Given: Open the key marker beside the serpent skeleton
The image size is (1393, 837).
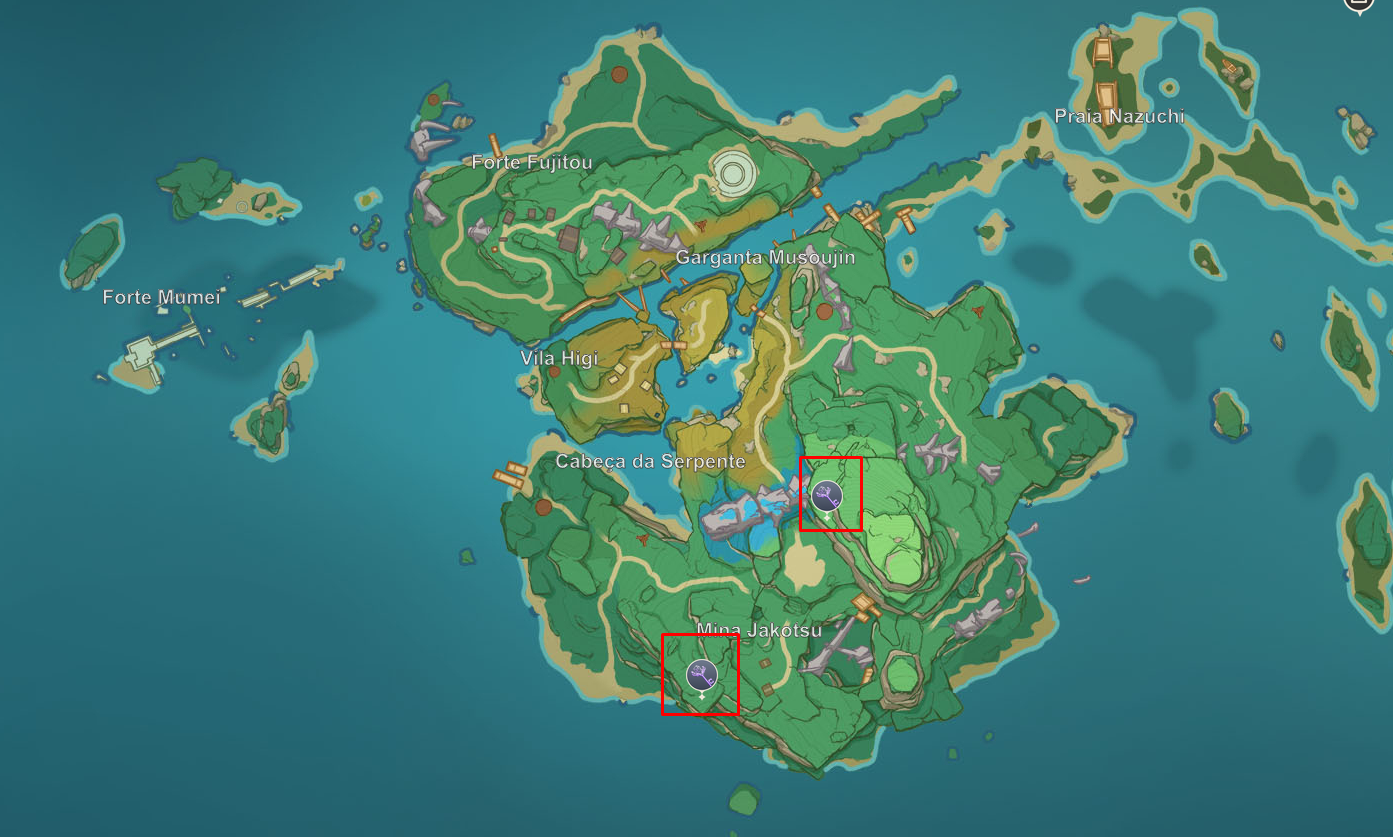Looking at the screenshot, I should (x=826, y=495).
